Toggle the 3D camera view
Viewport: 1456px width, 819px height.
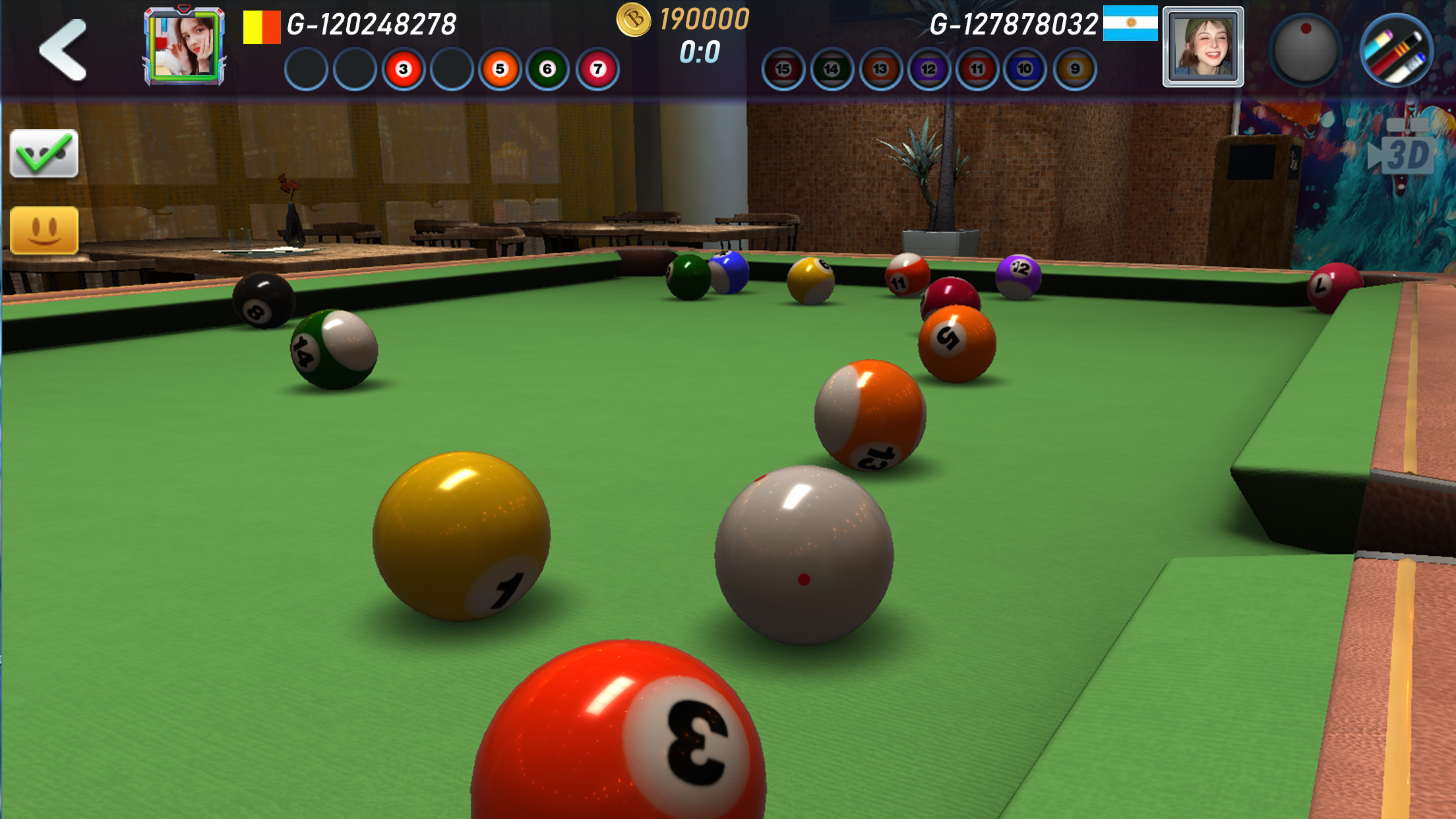pyautogui.click(x=1406, y=154)
